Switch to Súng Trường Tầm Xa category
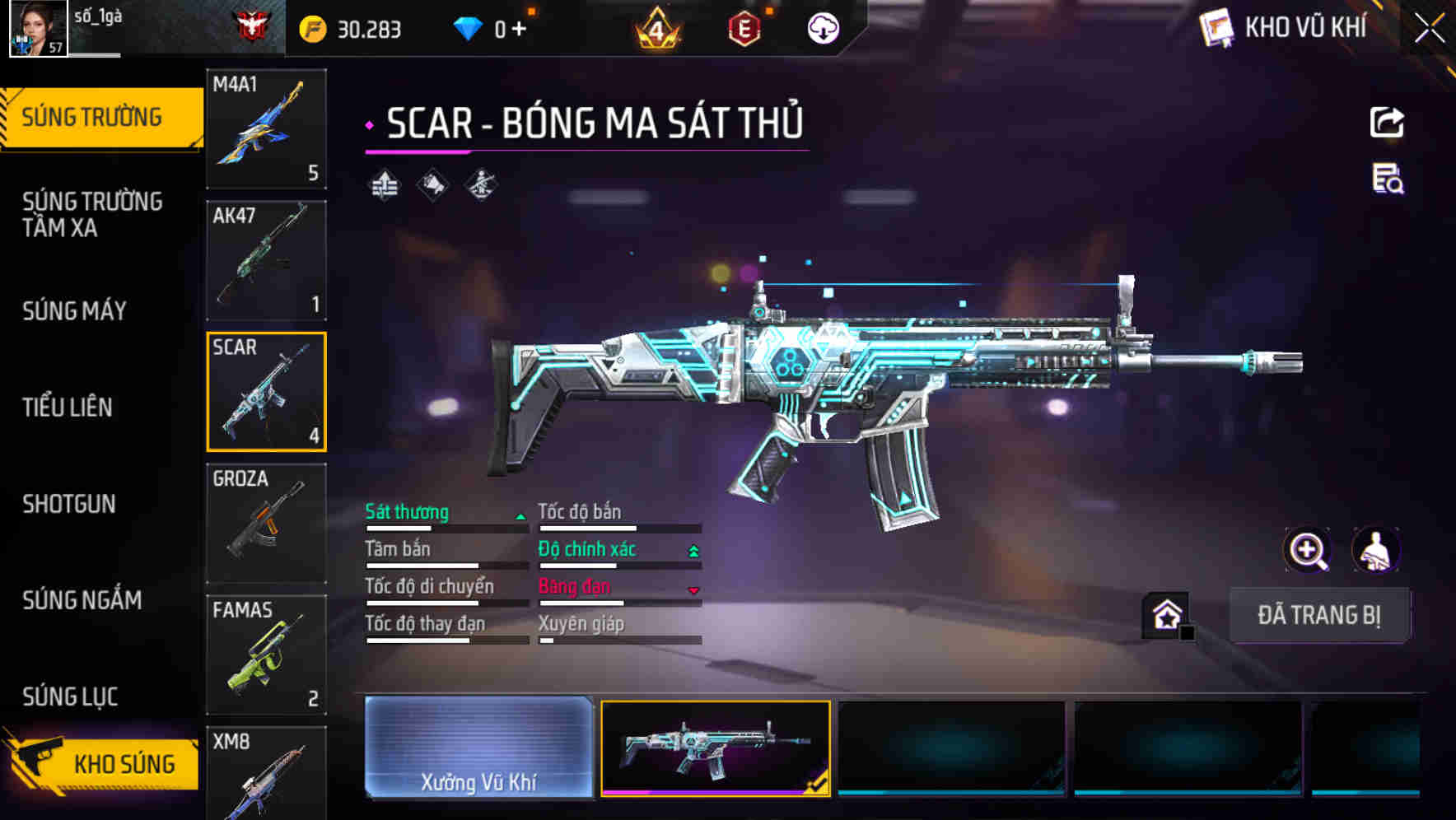Image resolution: width=1456 pixels, height=820 pixels. click(x=92, y=214)
